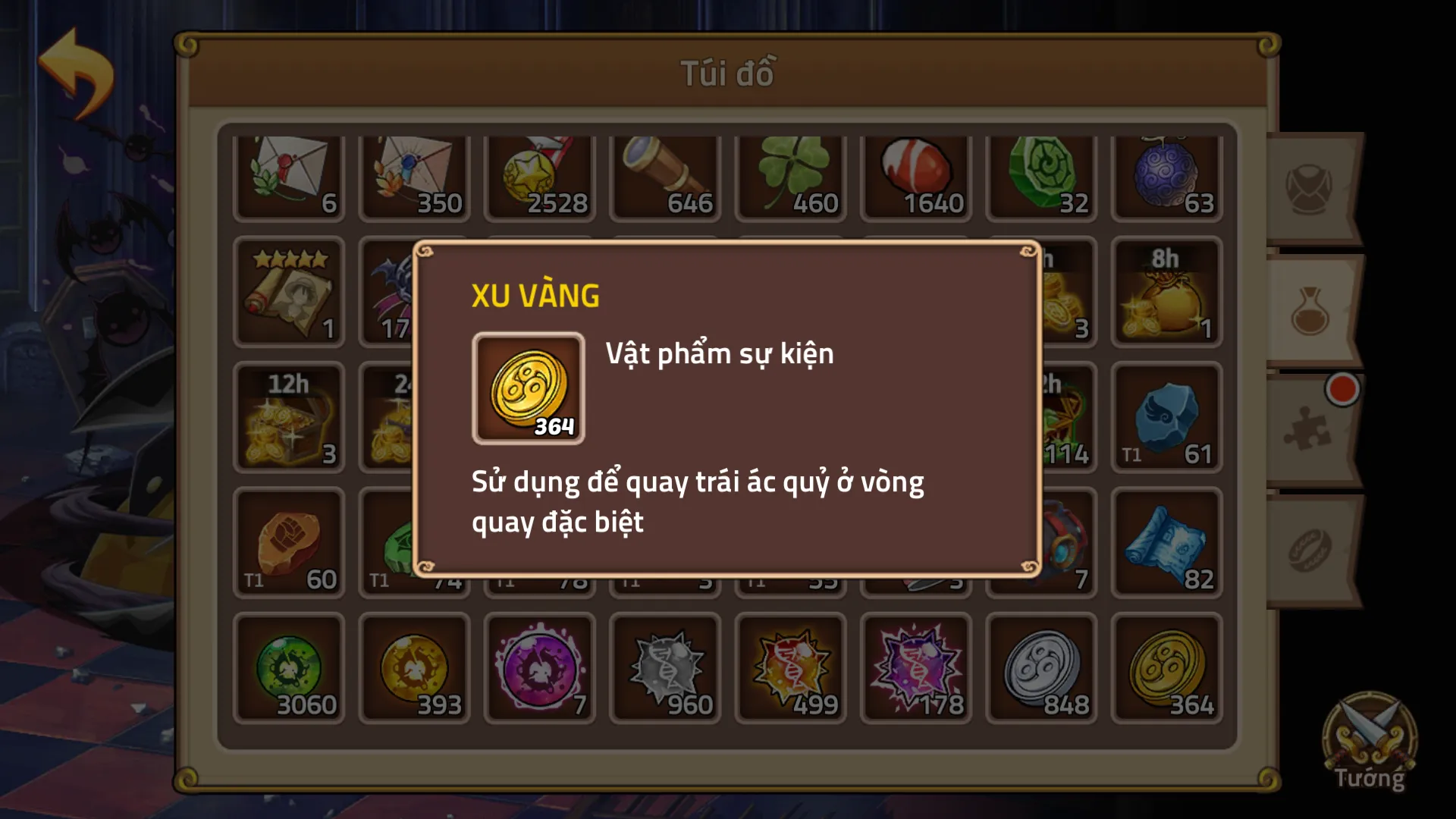1456x819 pixels.
Task: Open the five-star wanted poster scroll
Action: click(x=289, y=293)
